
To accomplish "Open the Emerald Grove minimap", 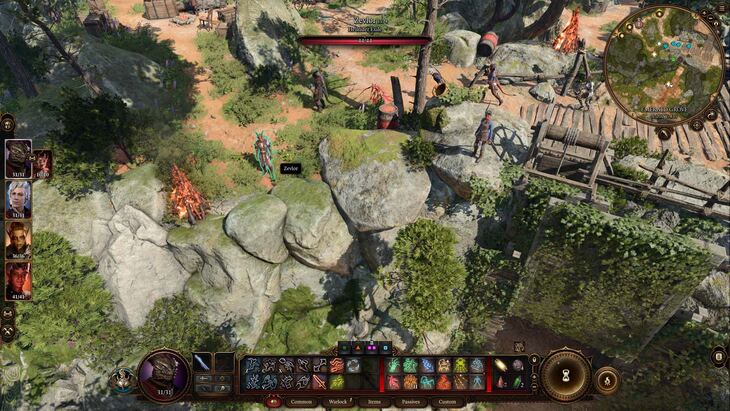I will click(x=663, y=65).
